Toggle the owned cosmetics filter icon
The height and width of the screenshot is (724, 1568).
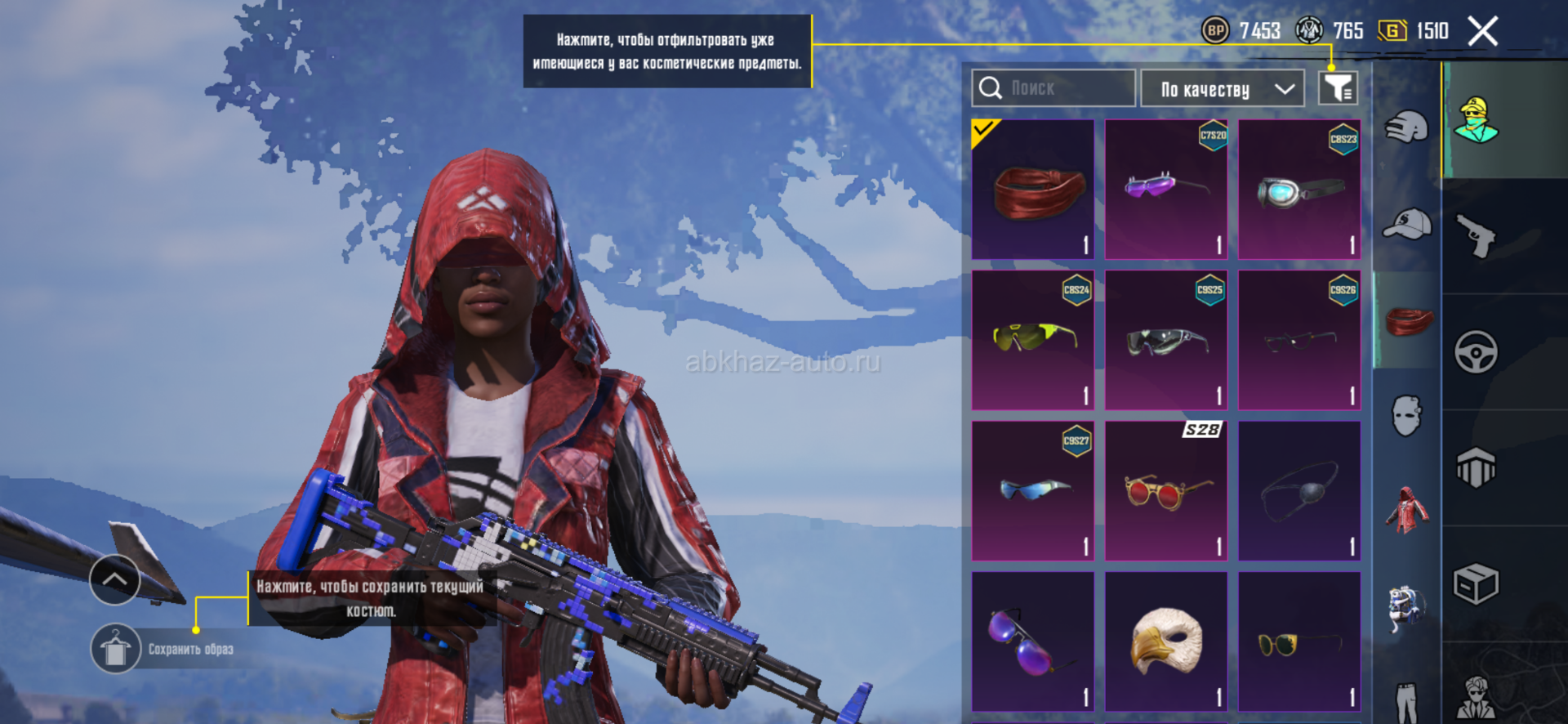[1338, 88]
